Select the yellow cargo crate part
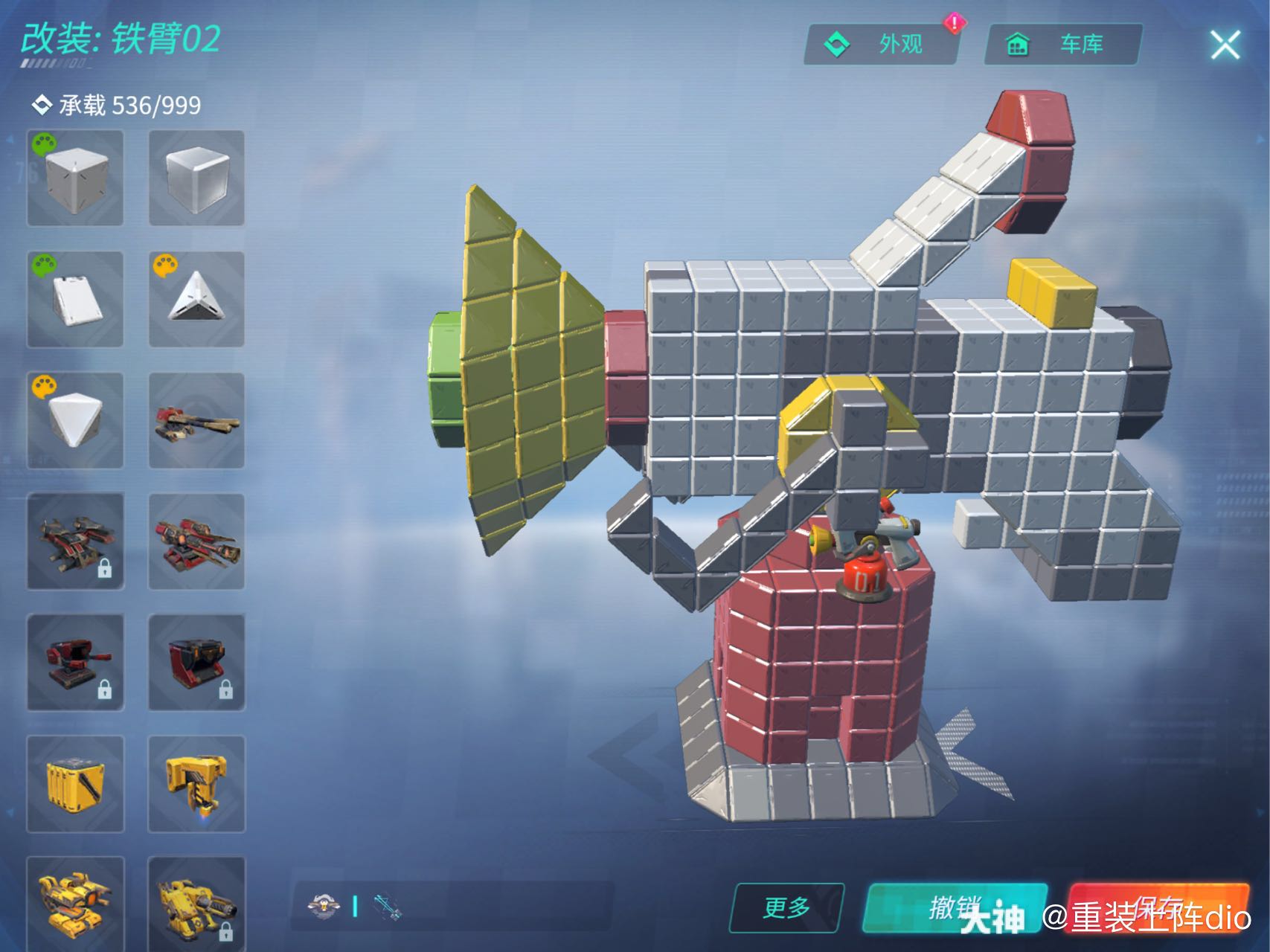1270x952 pixels. [75, 784]
